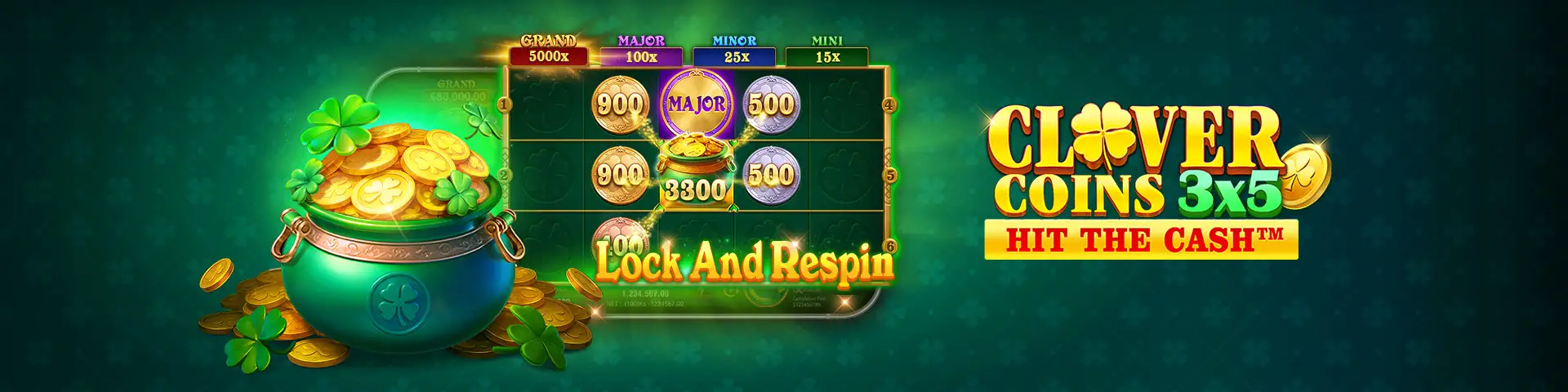Screen dimensions: 1568x392
Task: Choose the 3300 pot of gold symbol
Action: click(695, 172)
